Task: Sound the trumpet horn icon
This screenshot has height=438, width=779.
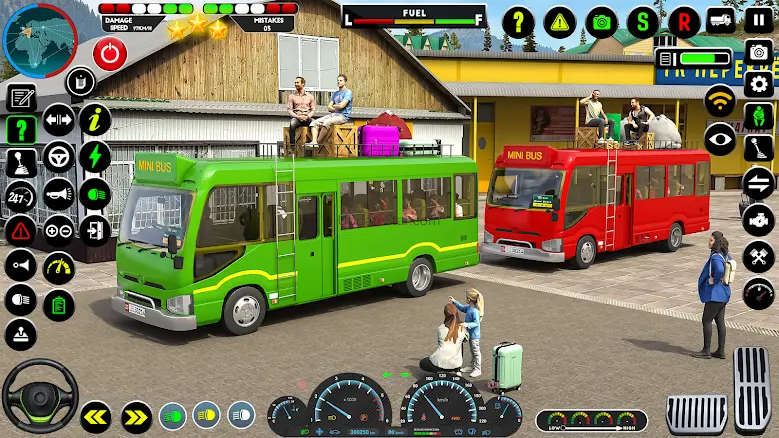Action: [59, 193]
